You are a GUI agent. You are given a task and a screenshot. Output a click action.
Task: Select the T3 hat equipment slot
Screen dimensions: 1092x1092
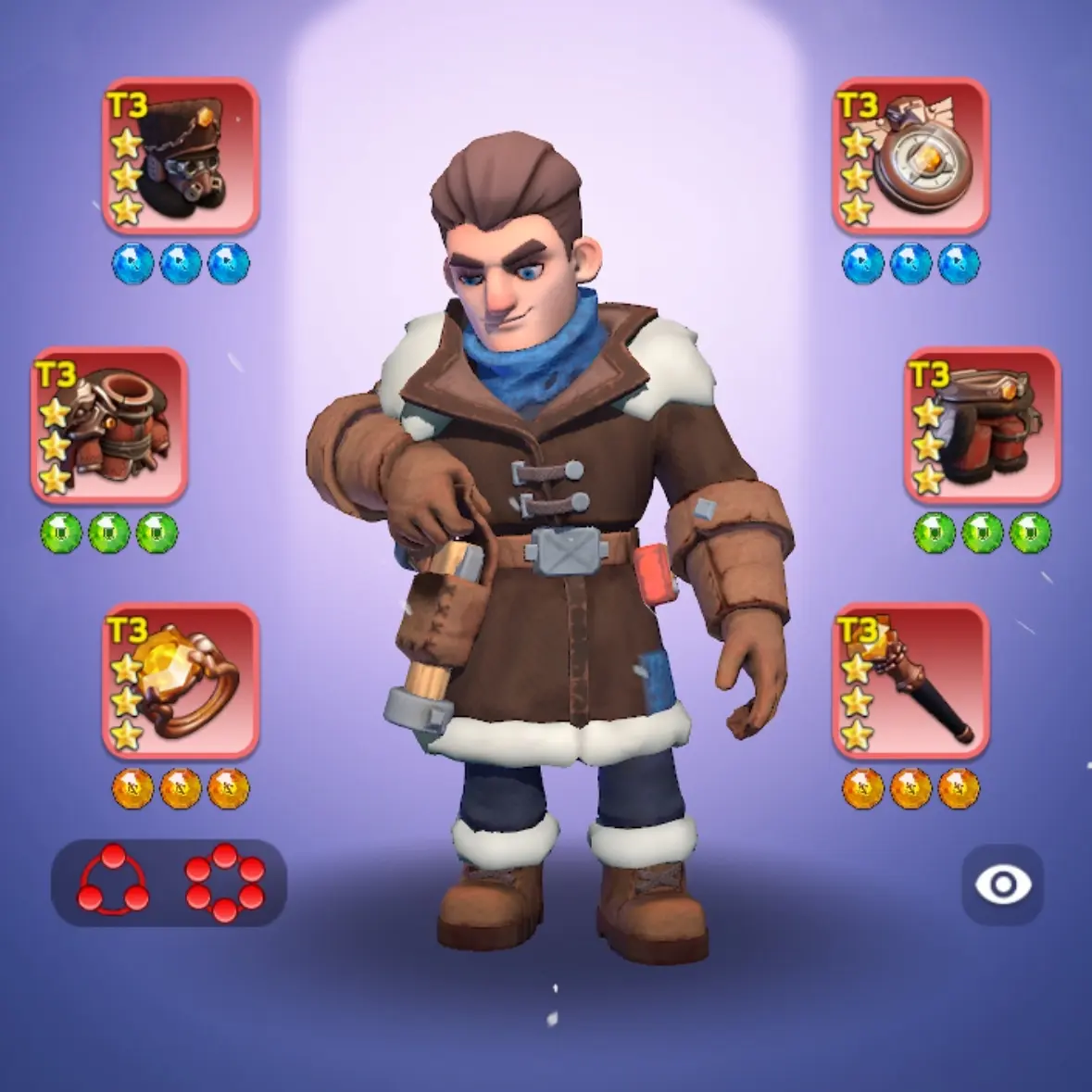(x=181, y=156)
